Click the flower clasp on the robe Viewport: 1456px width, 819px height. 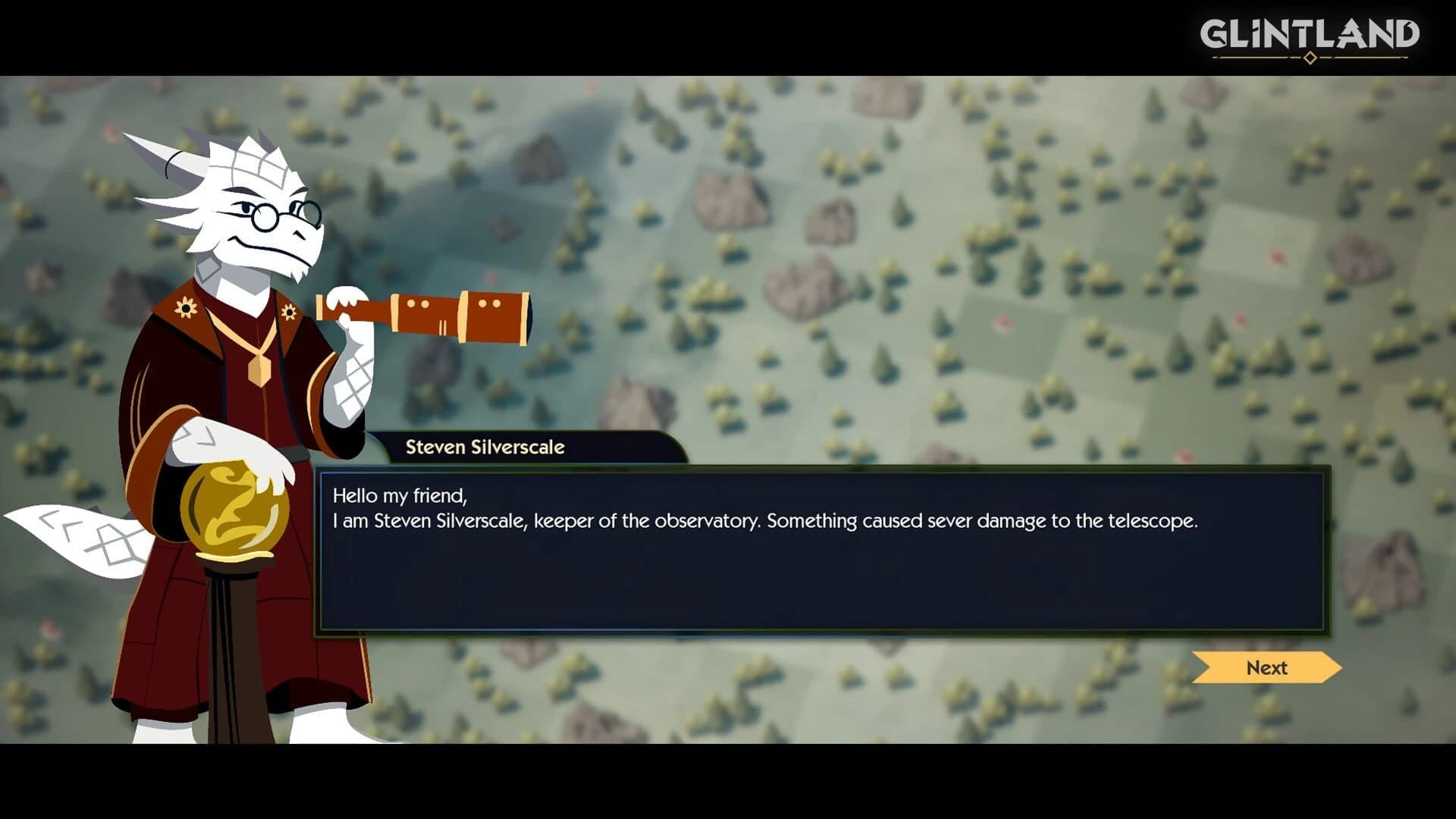(x=290, y=312)
